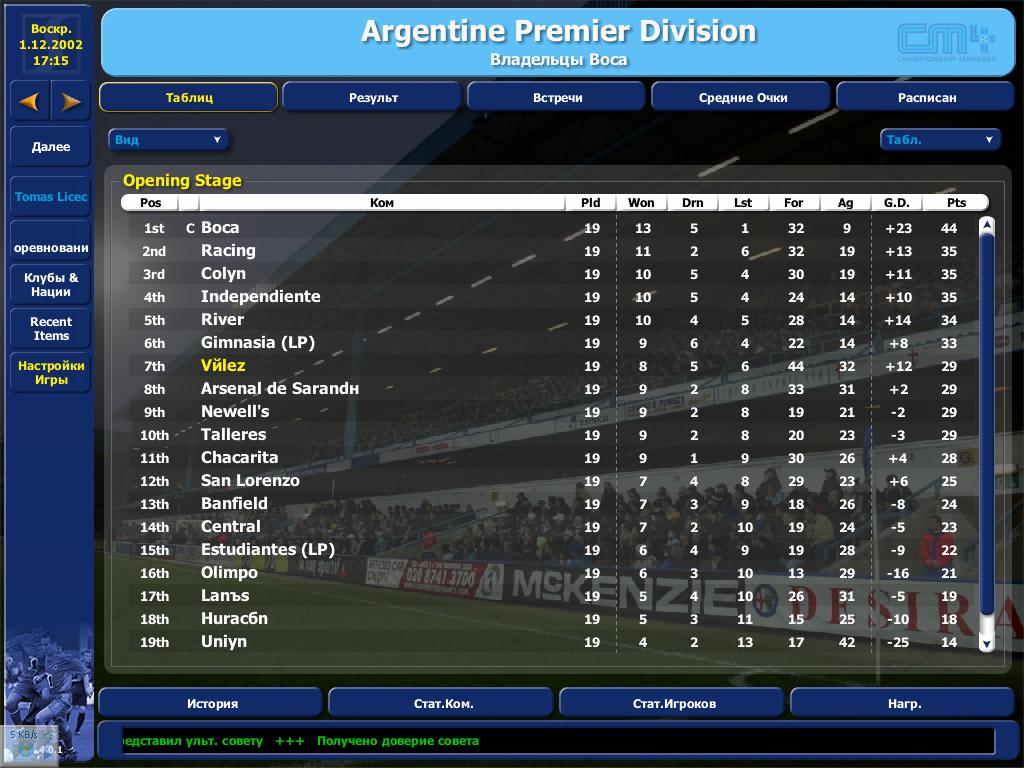Switch to the Таблиц tab
The height and width of the screenshot is (768, 1024).
click(x=188, y=98)
